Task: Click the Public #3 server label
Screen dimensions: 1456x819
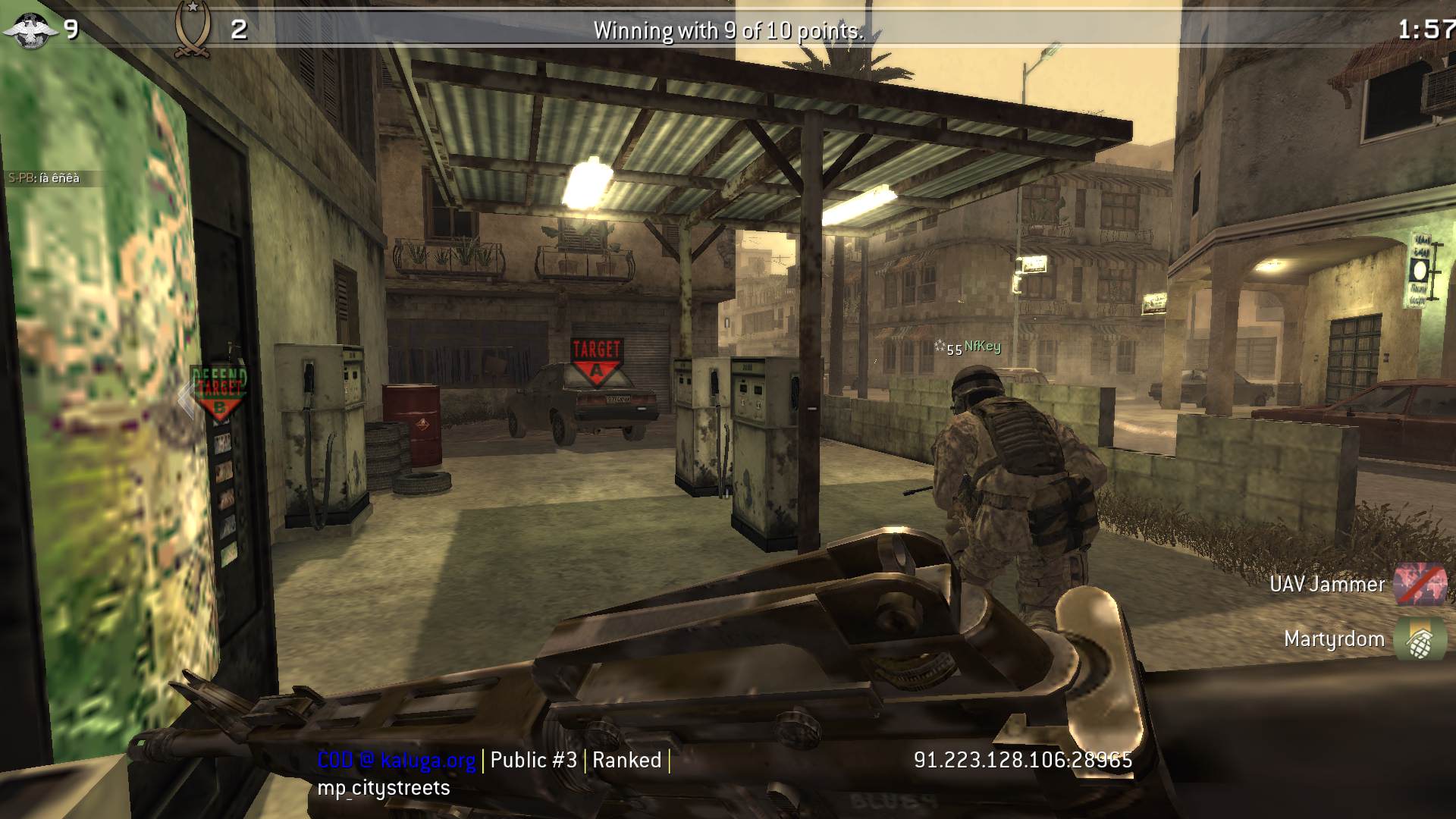Action: 534,761
